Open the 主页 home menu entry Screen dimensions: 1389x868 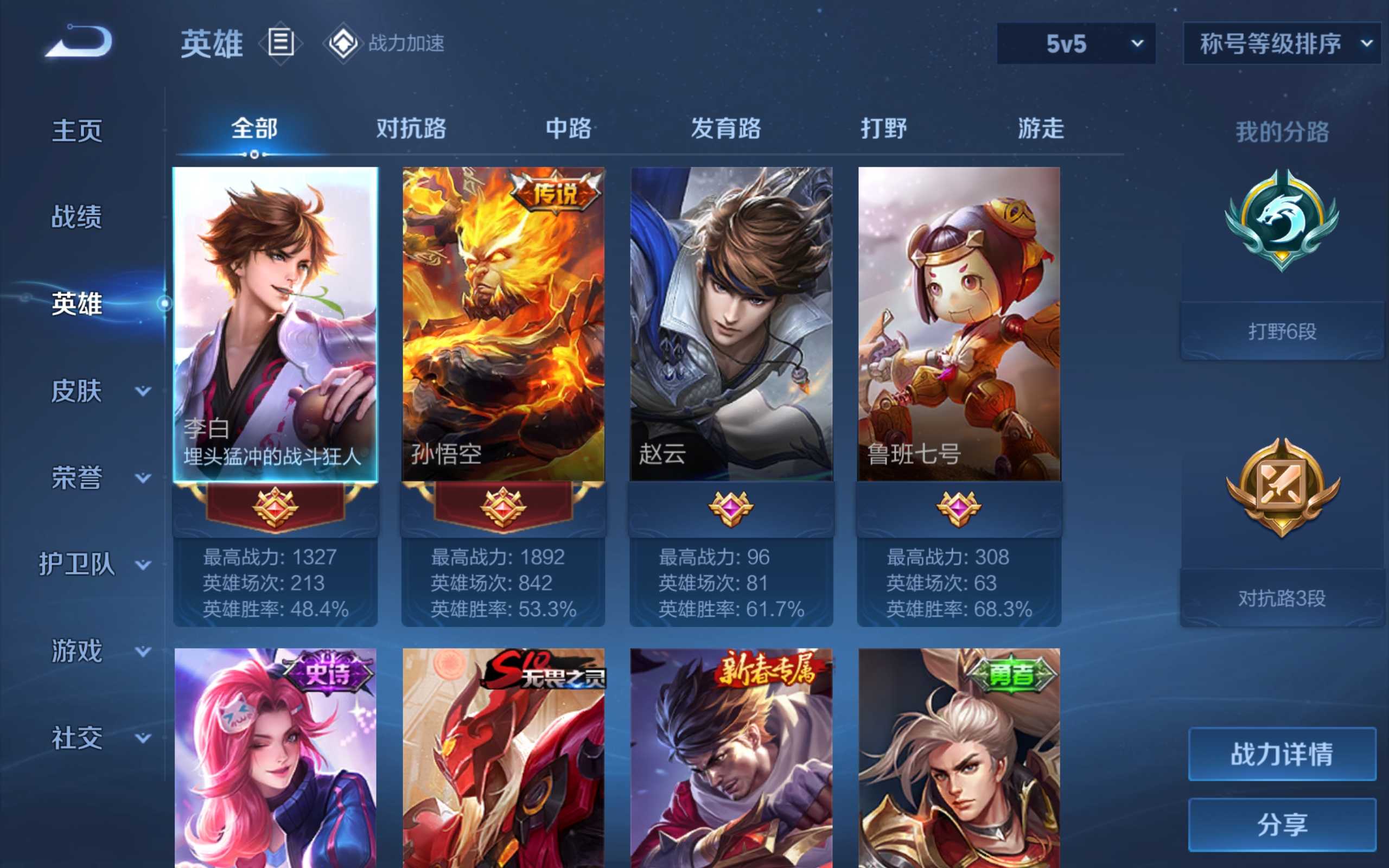tap(77, 131)
